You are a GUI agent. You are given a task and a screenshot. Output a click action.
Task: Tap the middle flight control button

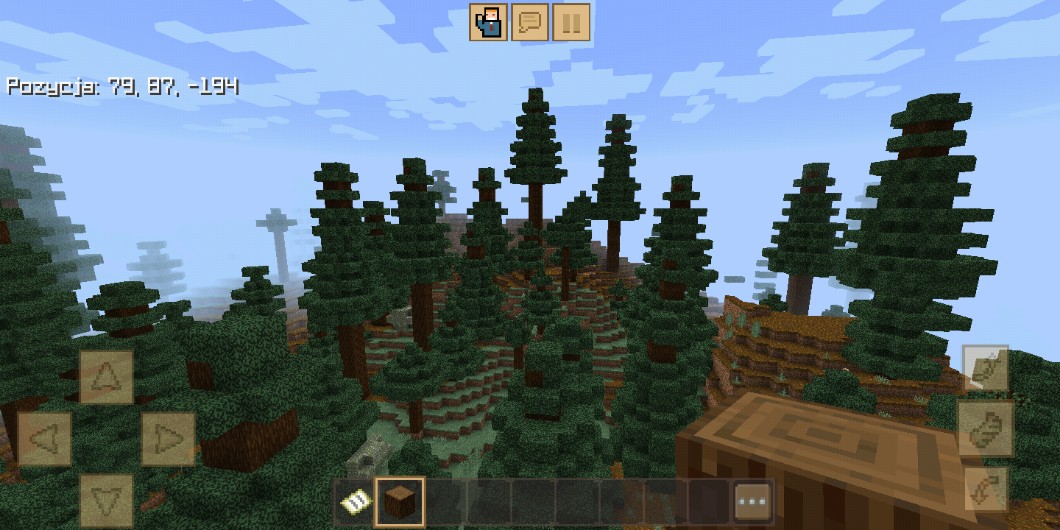click(x=985, y=429)
